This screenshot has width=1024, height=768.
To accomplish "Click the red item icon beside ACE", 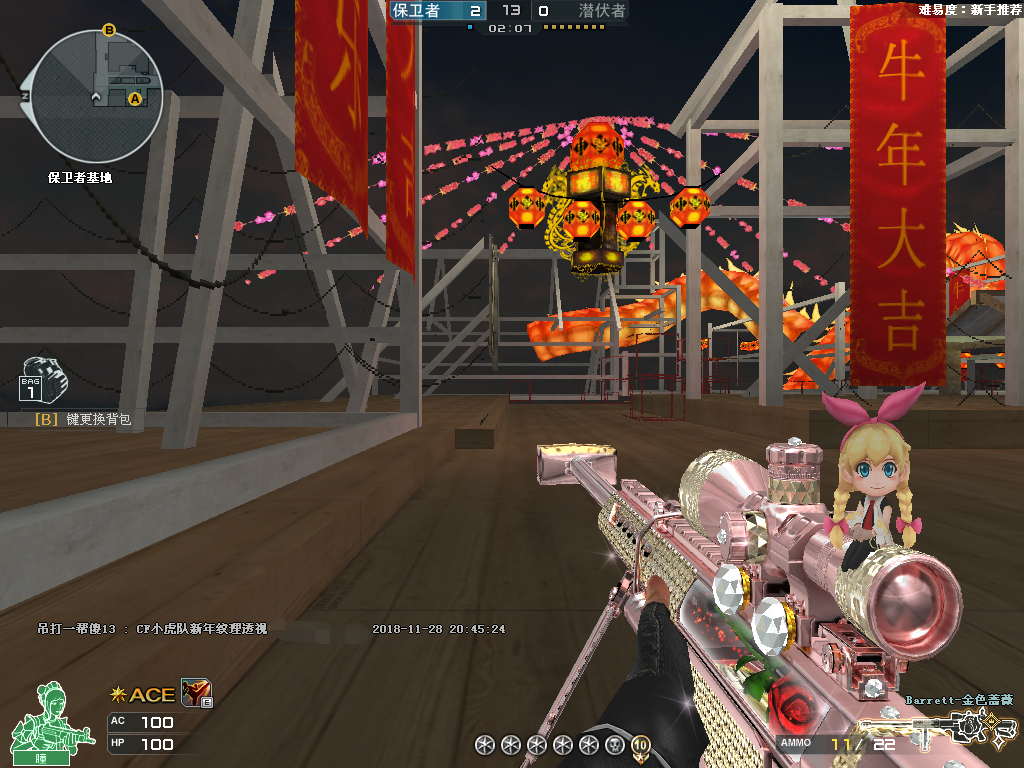I will pyautogui.click(x=195, y=693).
